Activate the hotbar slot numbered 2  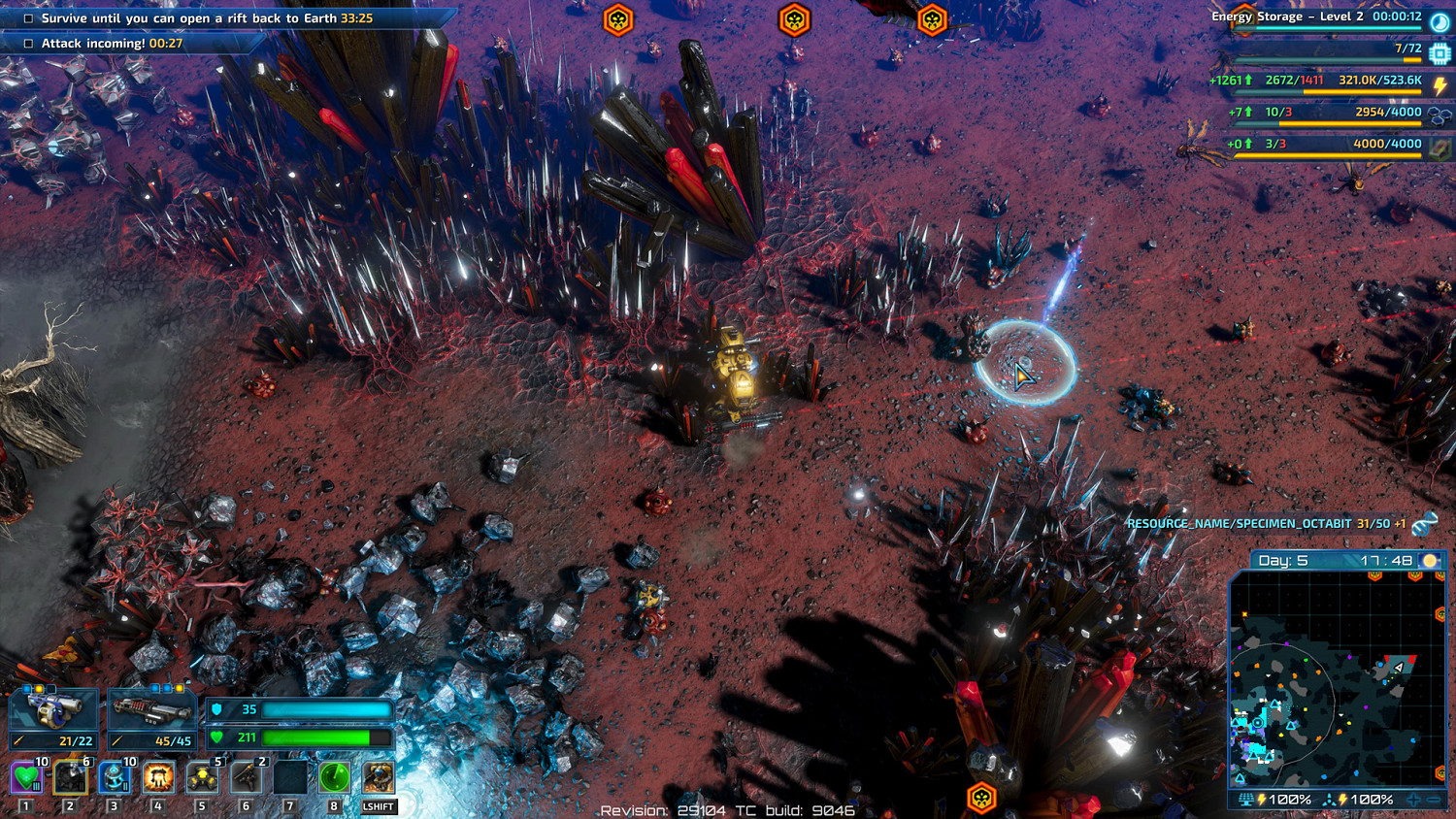pos(70,778)
